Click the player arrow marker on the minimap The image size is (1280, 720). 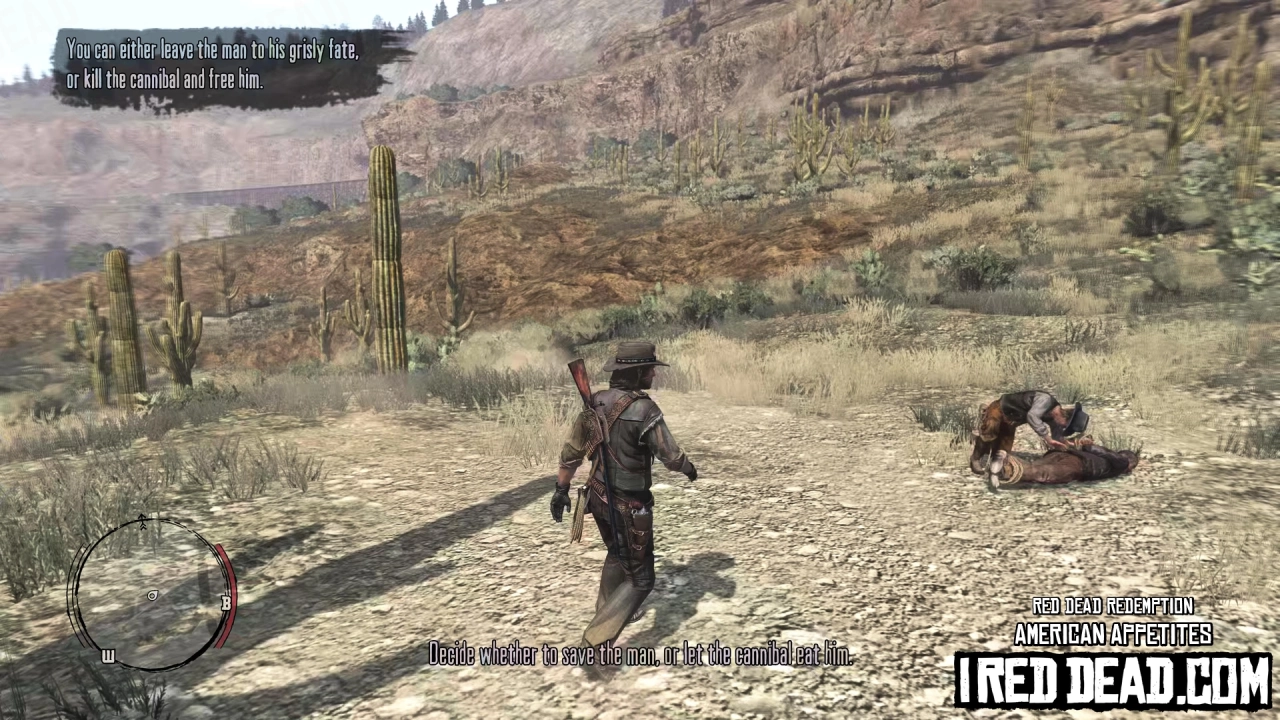152,595
